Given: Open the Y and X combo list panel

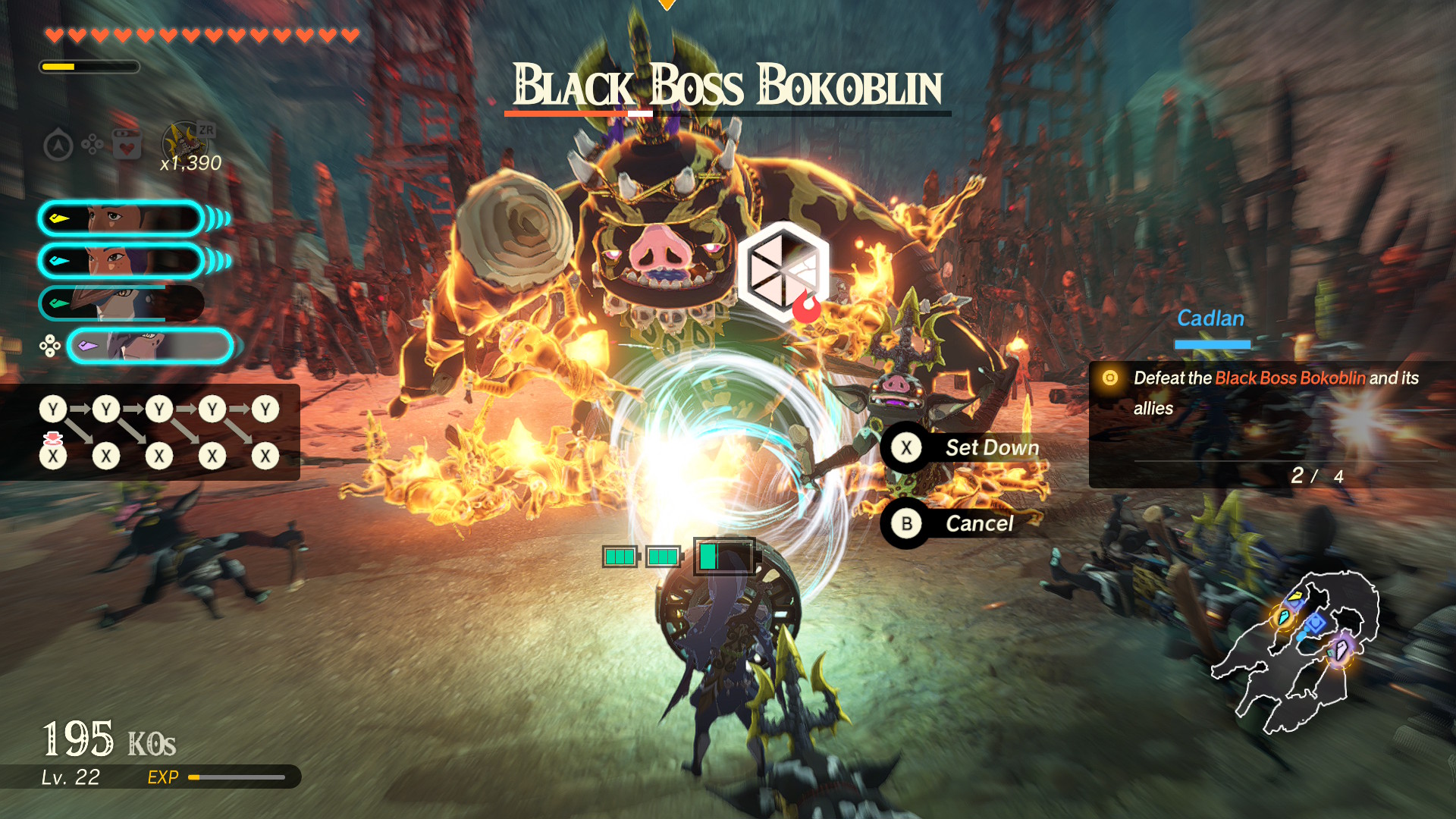Looking at the screenshot, I should tap(150, 432).
